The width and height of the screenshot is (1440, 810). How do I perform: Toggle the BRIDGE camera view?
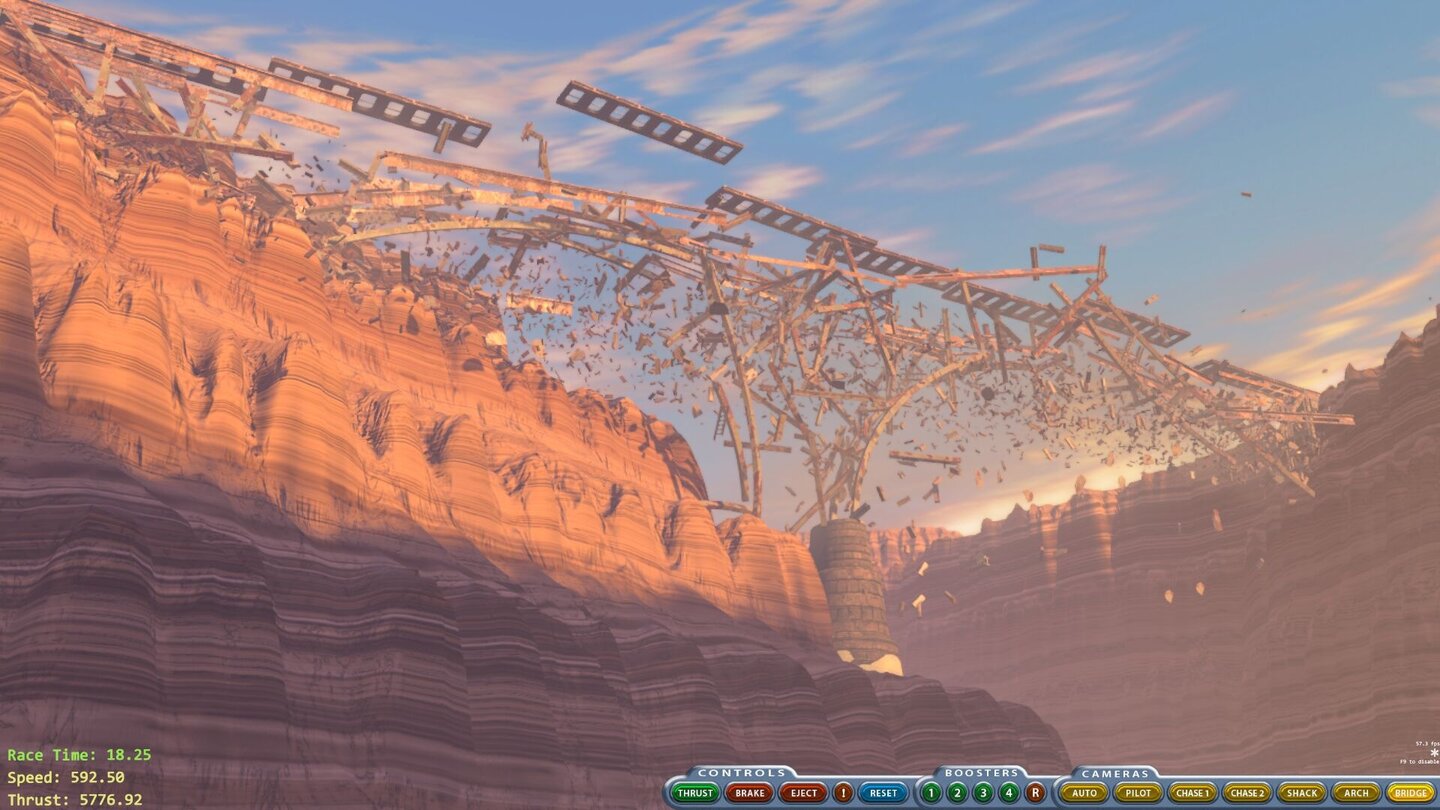point(1413,793)
